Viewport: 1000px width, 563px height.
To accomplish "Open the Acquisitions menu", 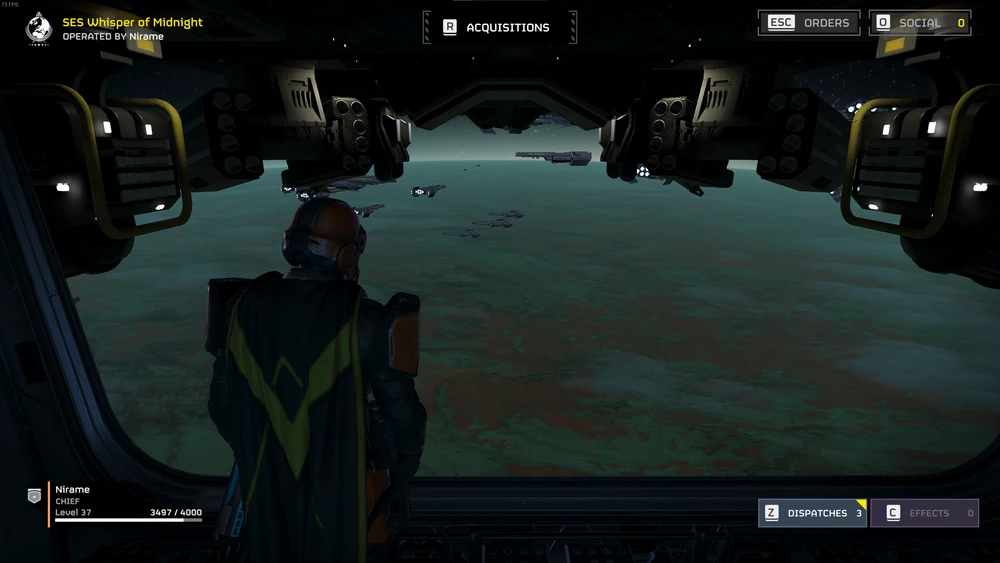I will point(499,27).
